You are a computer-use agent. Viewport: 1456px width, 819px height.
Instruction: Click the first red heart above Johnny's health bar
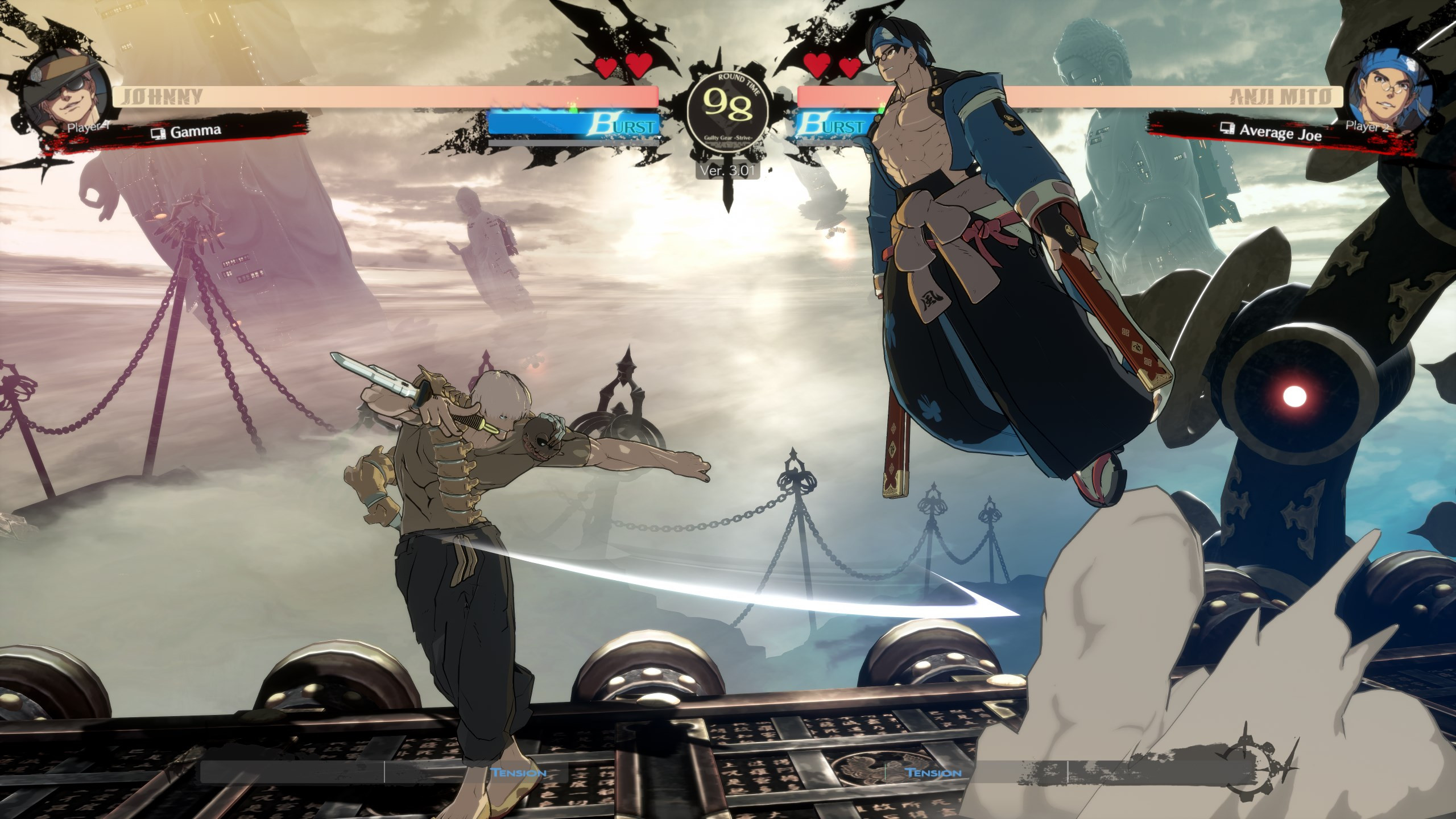[605, 66]
